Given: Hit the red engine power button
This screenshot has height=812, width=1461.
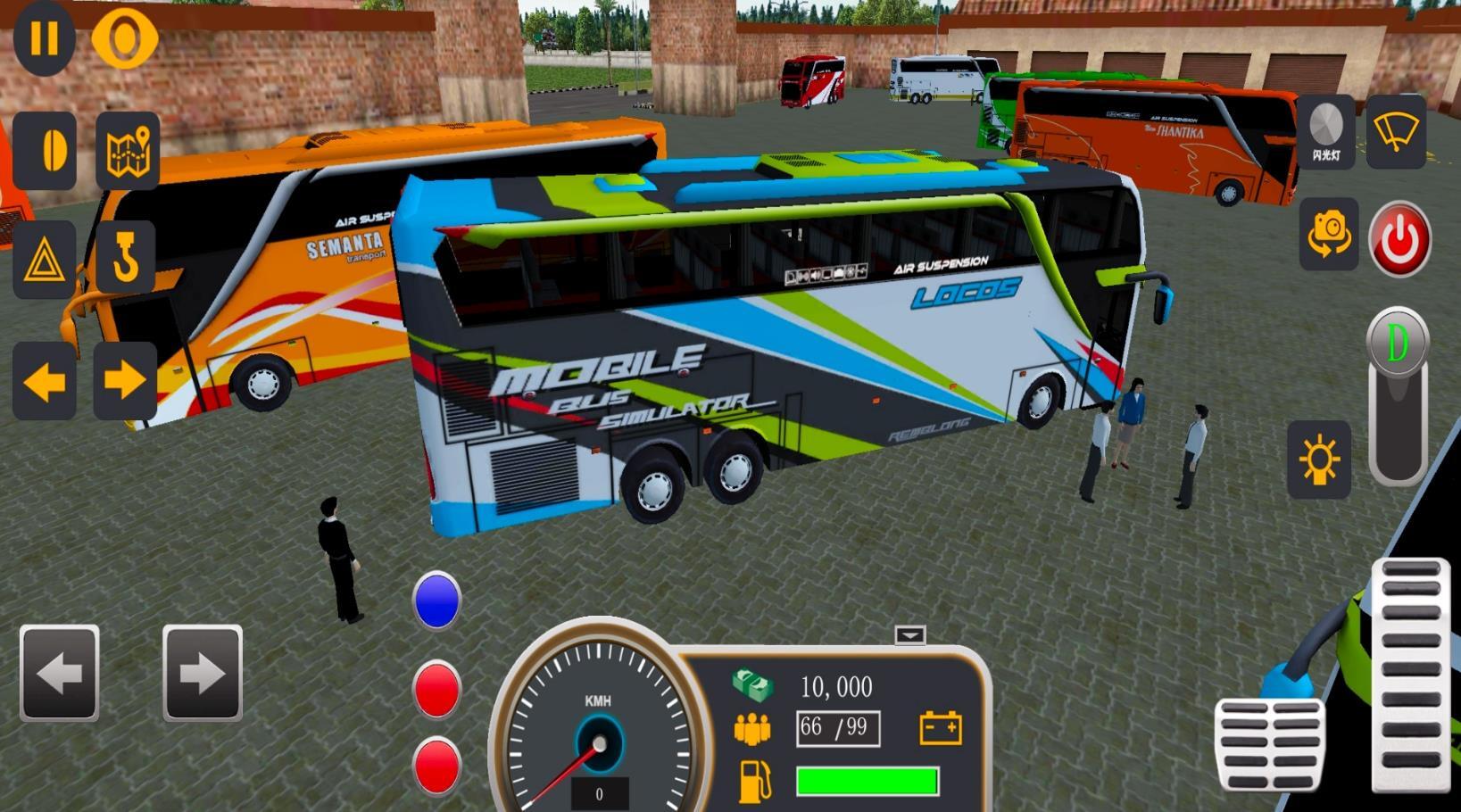Looking at the screenshot, I should click(1399, 238).
